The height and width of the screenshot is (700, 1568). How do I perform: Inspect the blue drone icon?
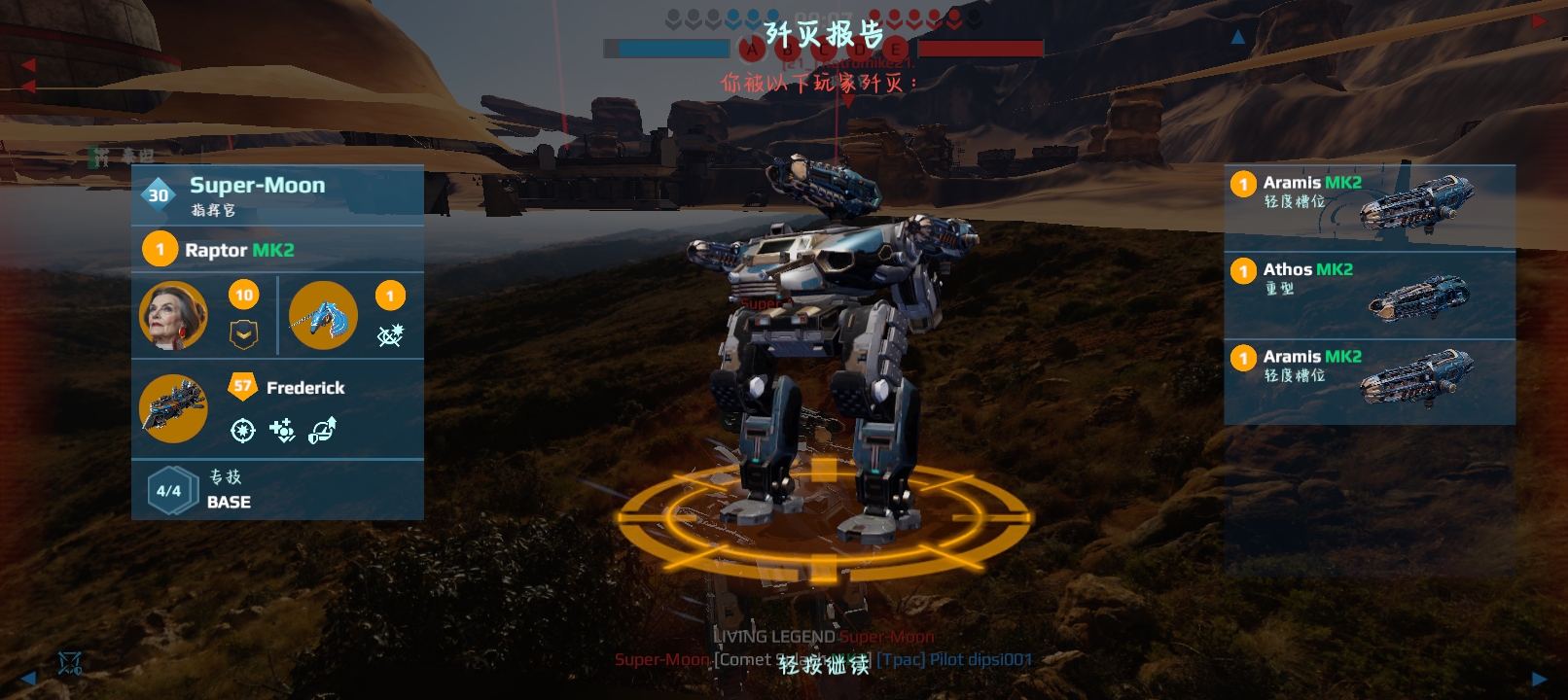pos(323,316)
